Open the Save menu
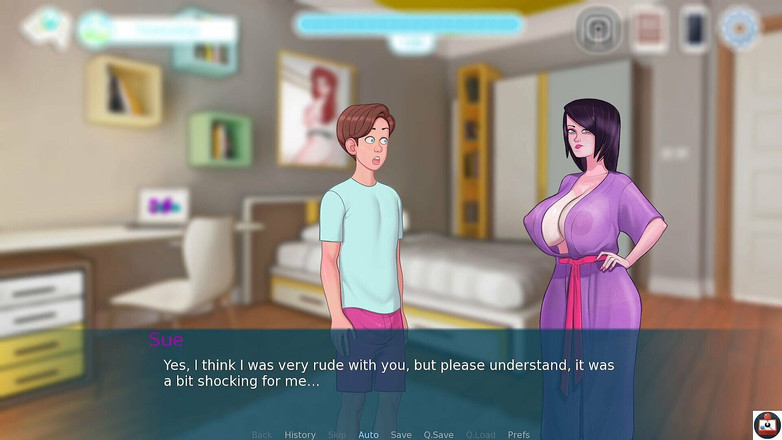 tap(401, 435)
